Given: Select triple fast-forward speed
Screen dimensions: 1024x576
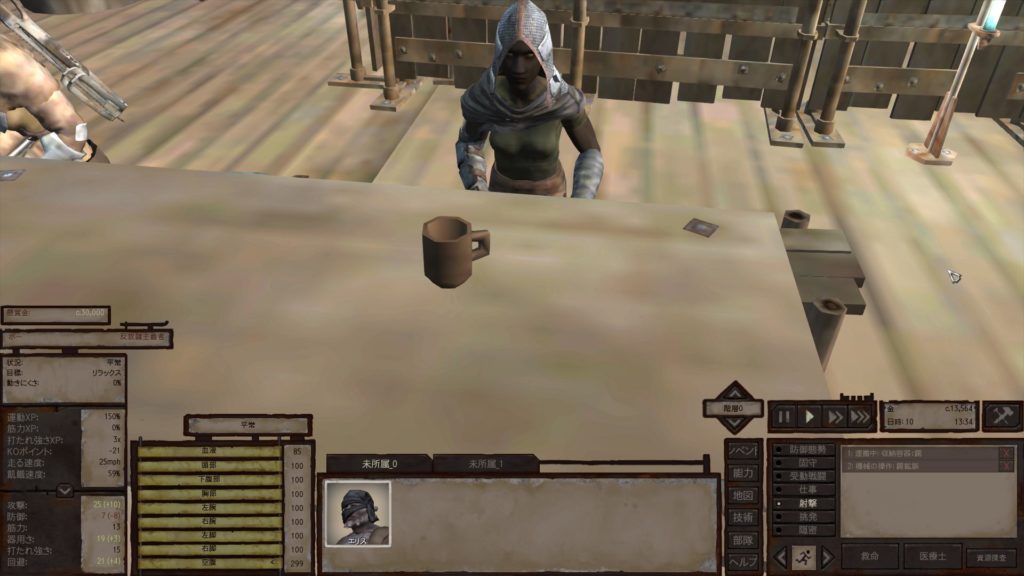Looking at the screenshot, I should coord(860,416).
